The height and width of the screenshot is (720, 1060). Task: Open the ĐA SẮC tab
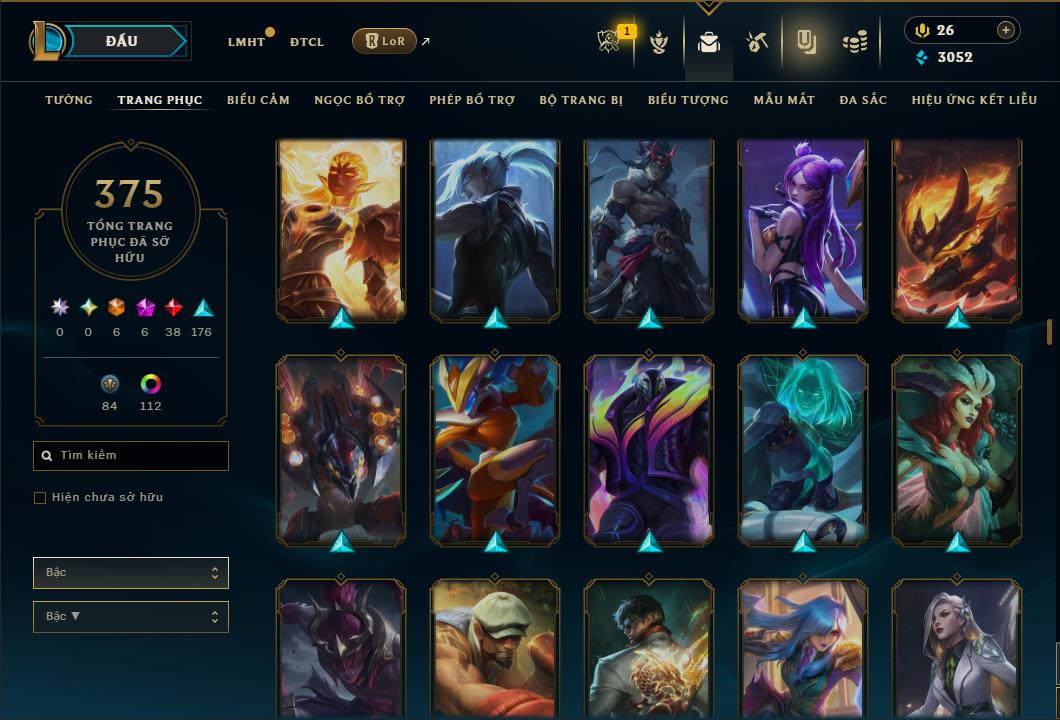863,100
